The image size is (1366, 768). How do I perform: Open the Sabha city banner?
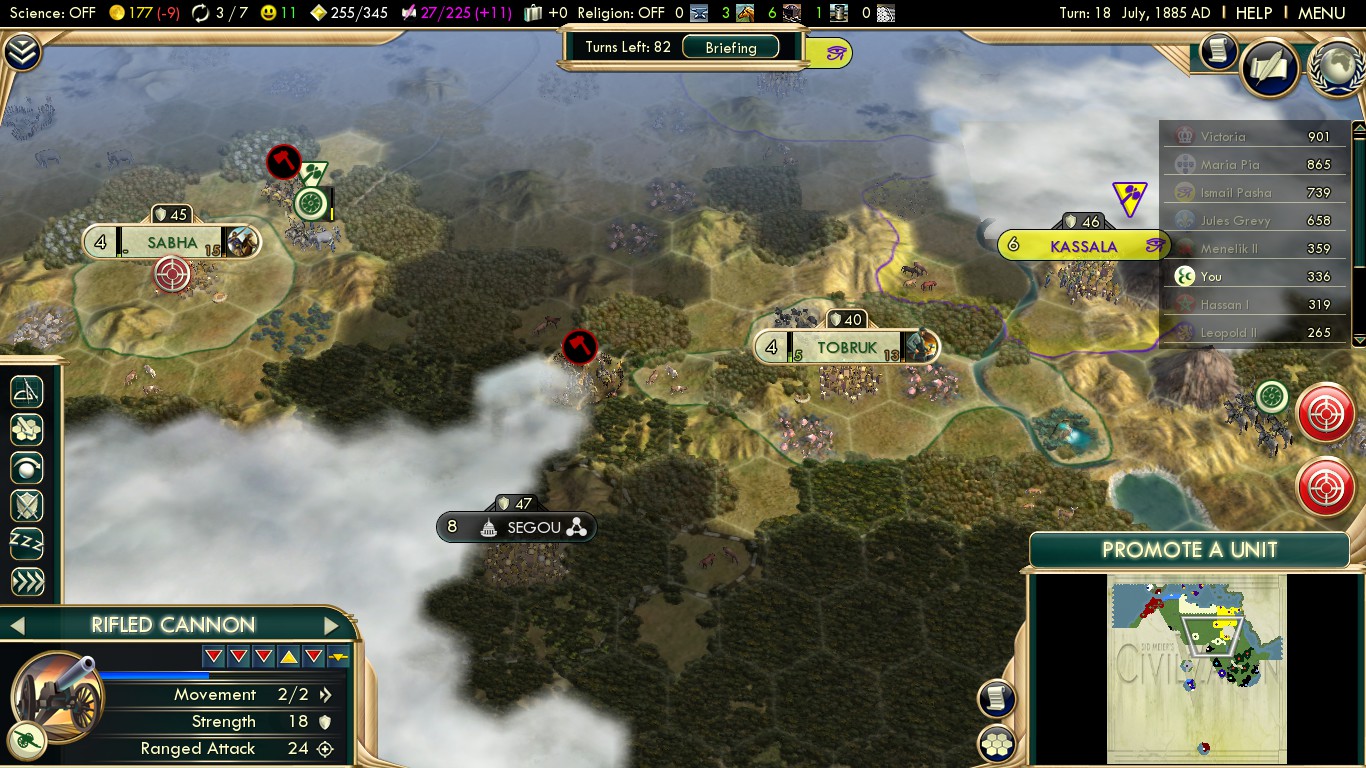click(x=172, y=242)
